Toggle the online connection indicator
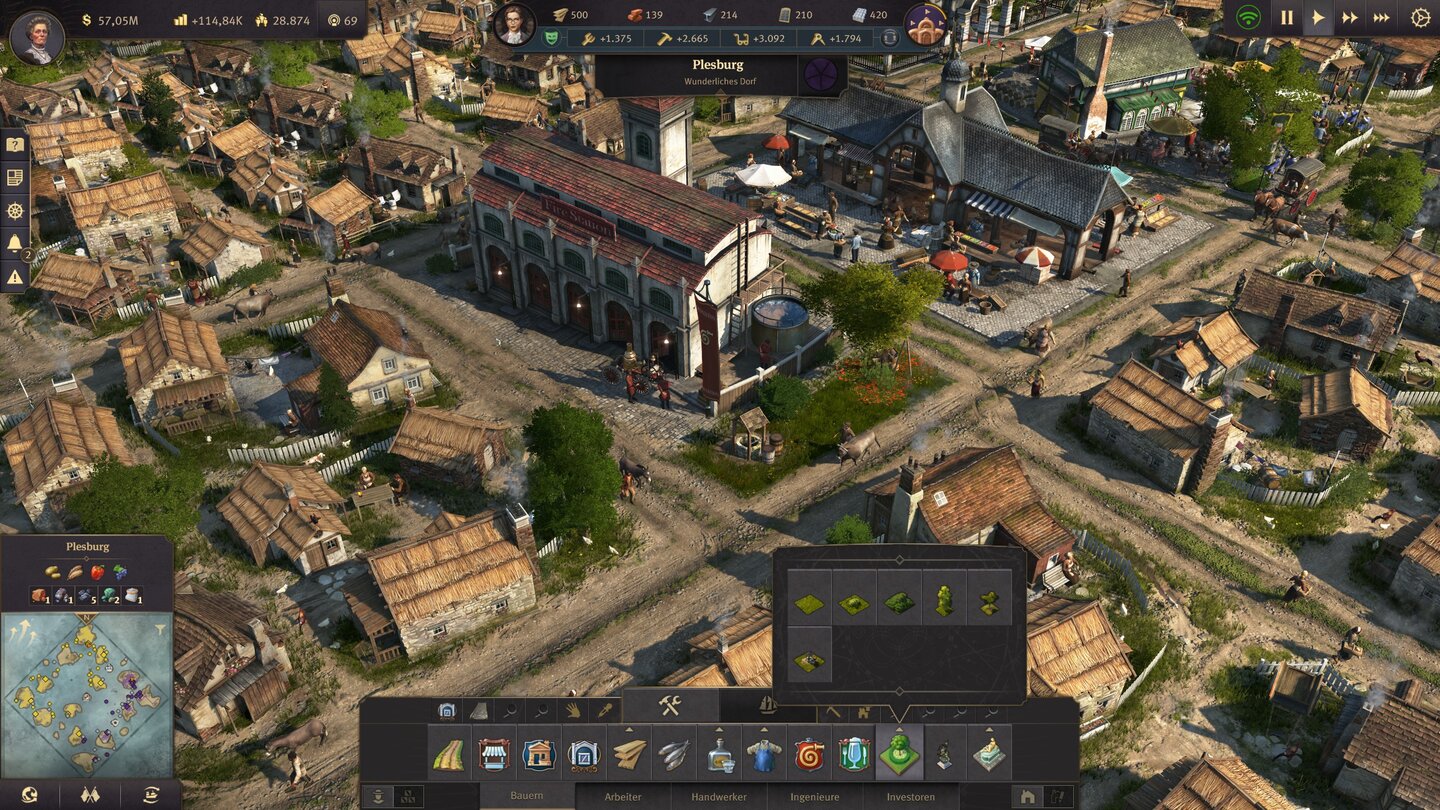 (x=1247, y=17)
